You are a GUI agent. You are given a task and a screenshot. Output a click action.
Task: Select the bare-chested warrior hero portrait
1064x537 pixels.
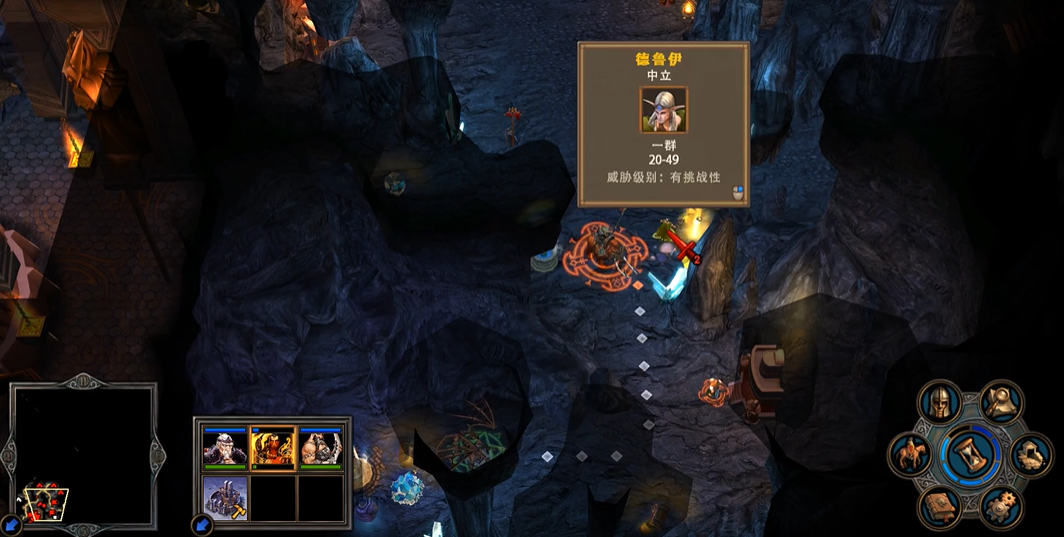coord(321,448)
